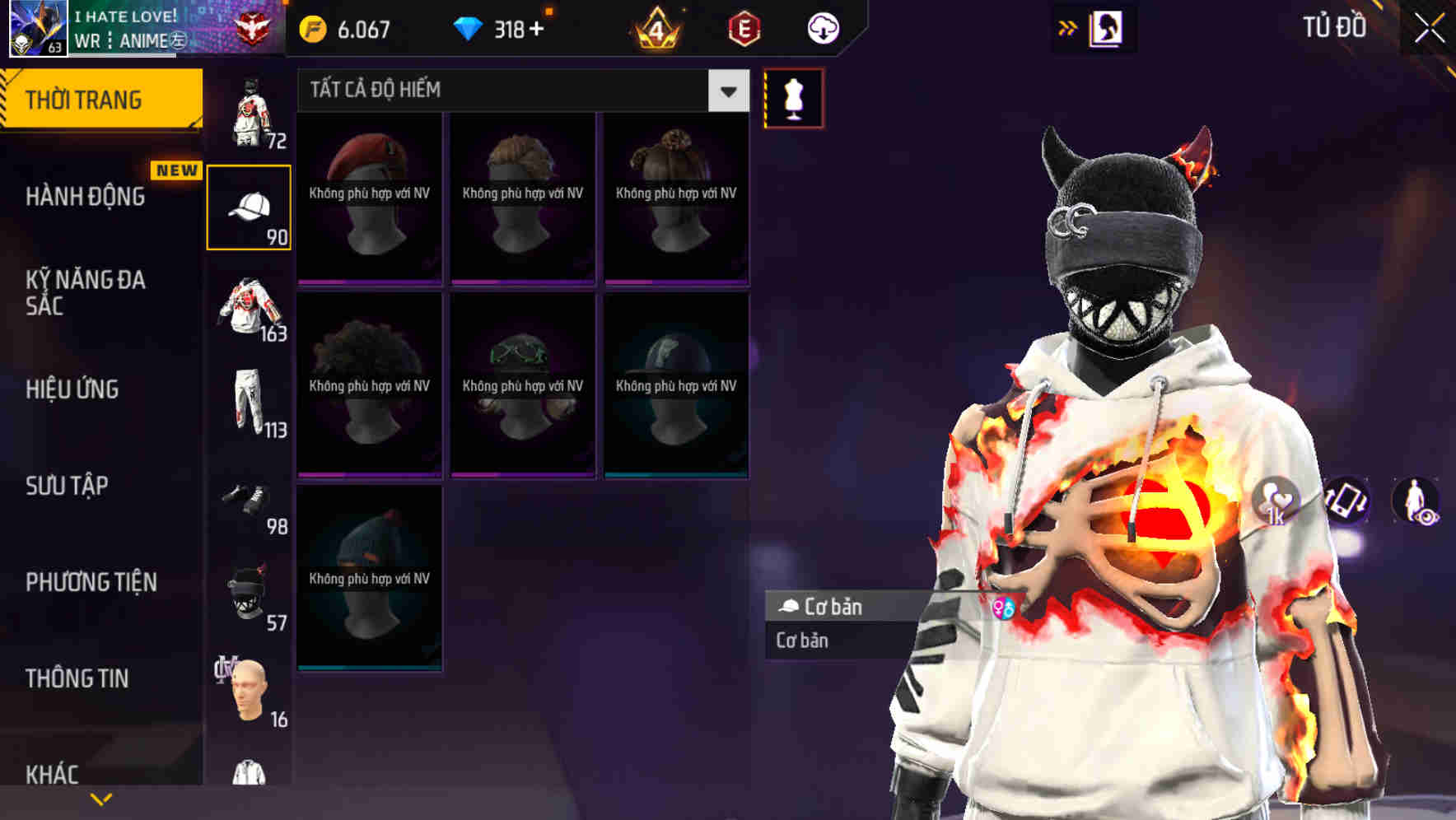Image resolution: width=1456 pixels, height=820 pixels.
Task: Toggle the gender symbol next to Cơ bản
Action: pyautogui.click(x=1004, y=607)
